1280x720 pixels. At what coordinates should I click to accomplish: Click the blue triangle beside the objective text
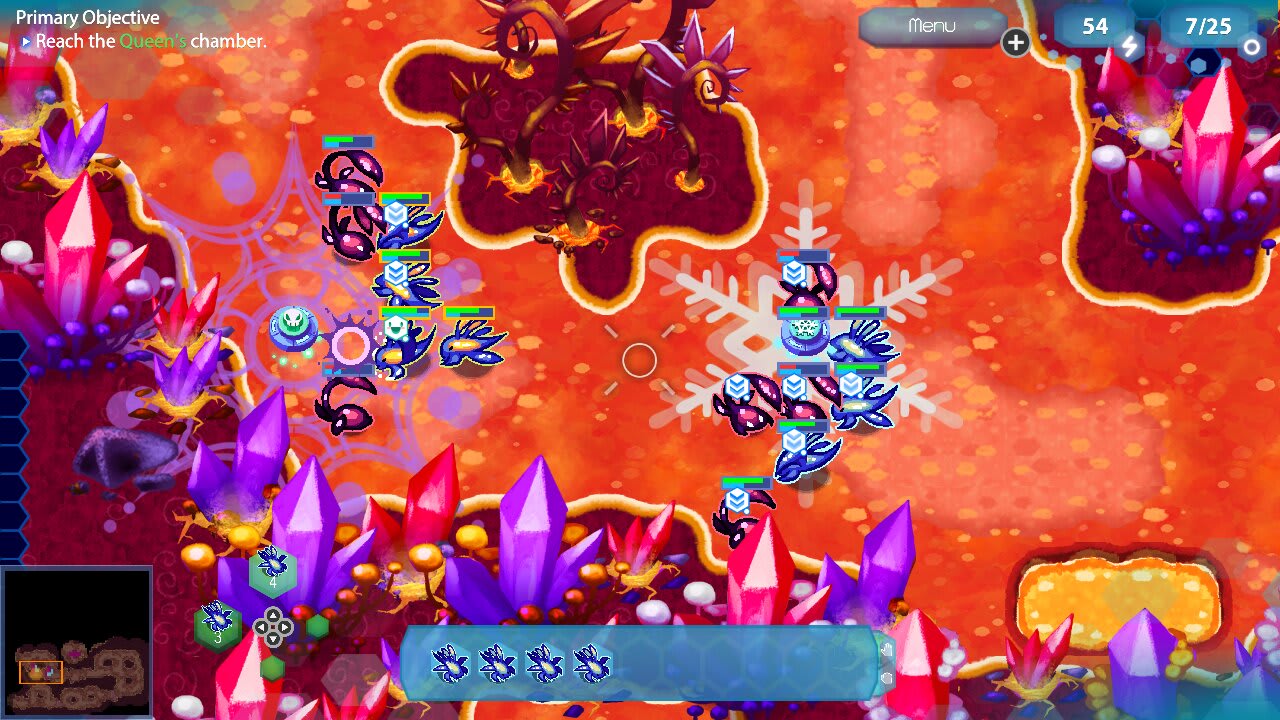pos(25,41)
